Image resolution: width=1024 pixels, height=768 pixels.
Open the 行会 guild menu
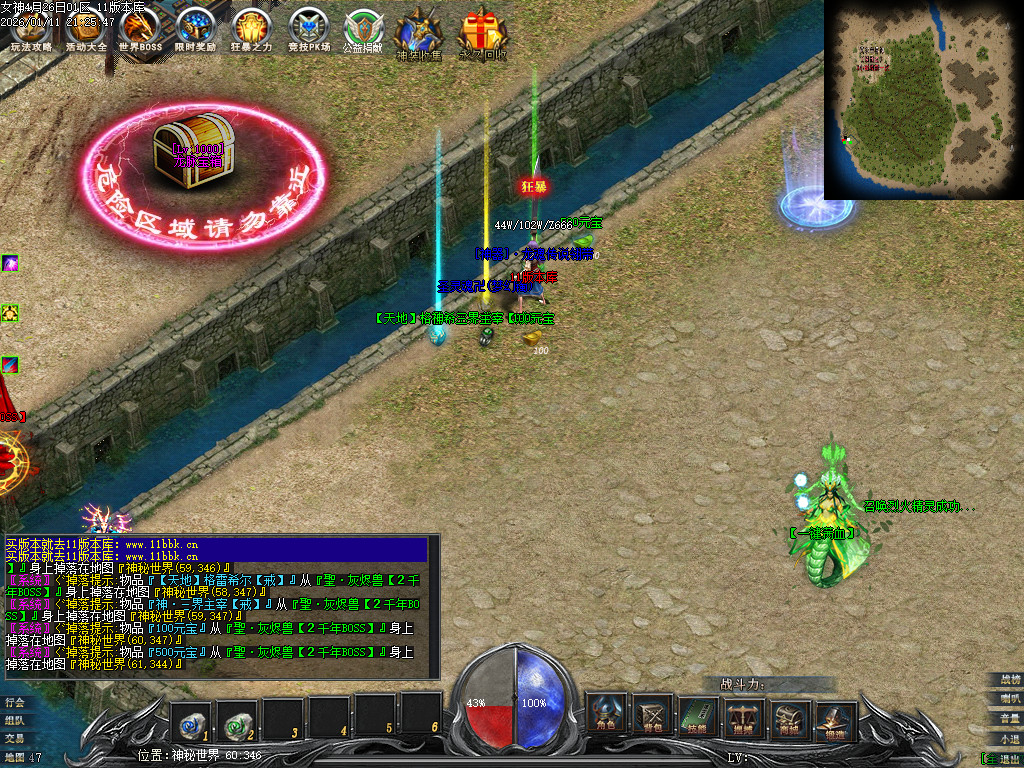tap(14, 702)
